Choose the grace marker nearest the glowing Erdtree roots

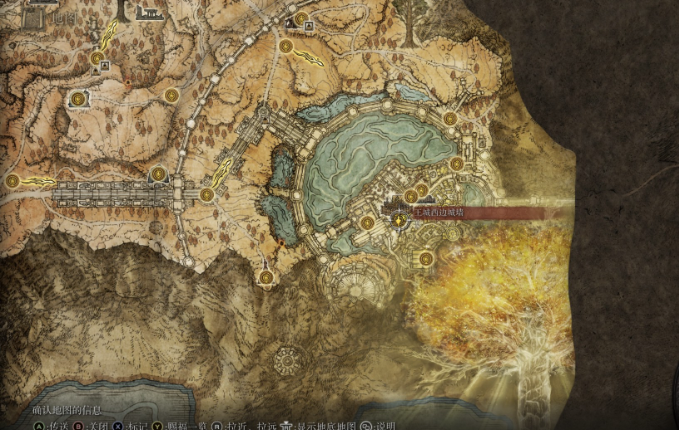coord(426,259)
